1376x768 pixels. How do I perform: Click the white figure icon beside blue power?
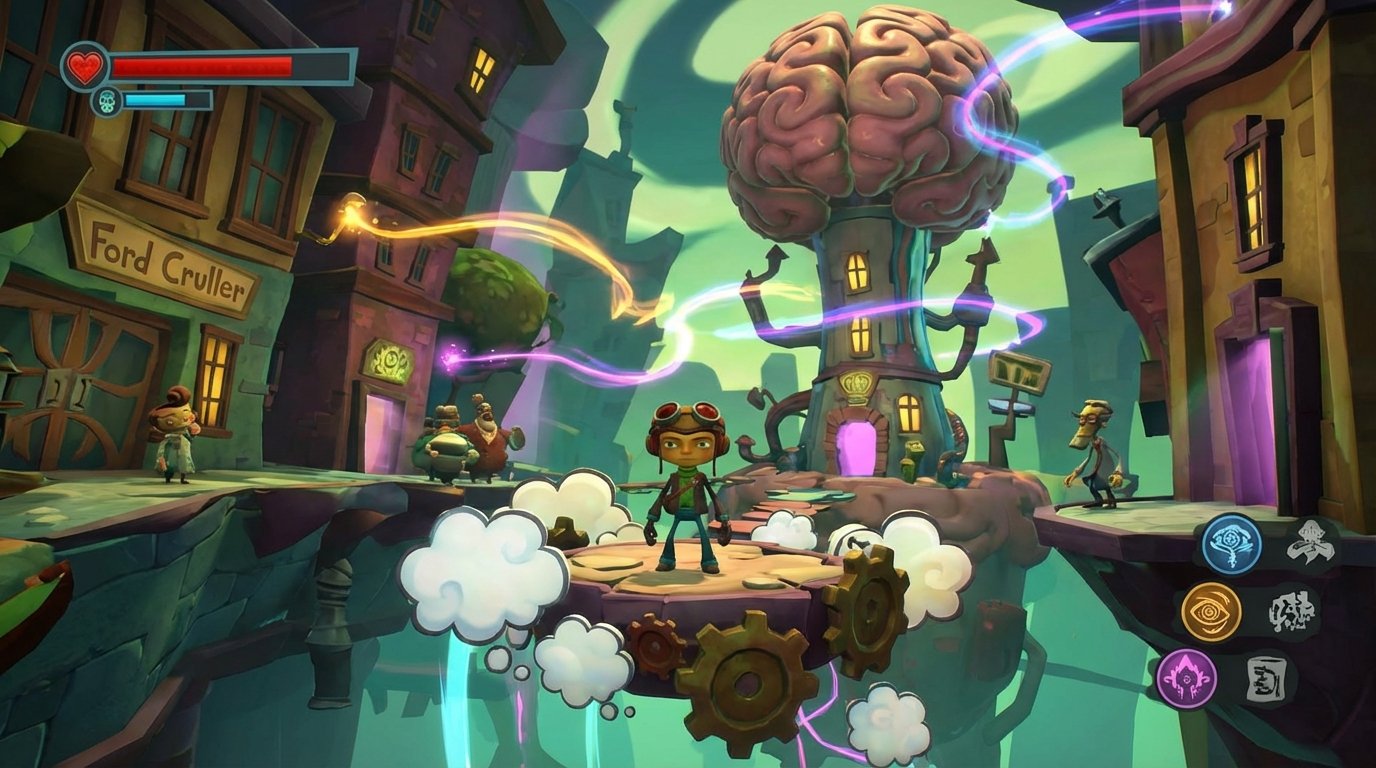tap(1310, 543)
